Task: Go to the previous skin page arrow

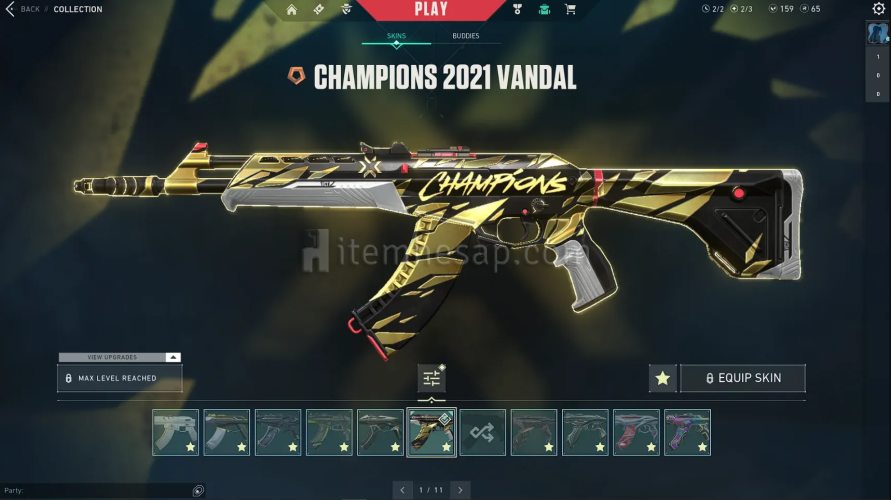Action: pyautogui.click(x=403, y=490)
